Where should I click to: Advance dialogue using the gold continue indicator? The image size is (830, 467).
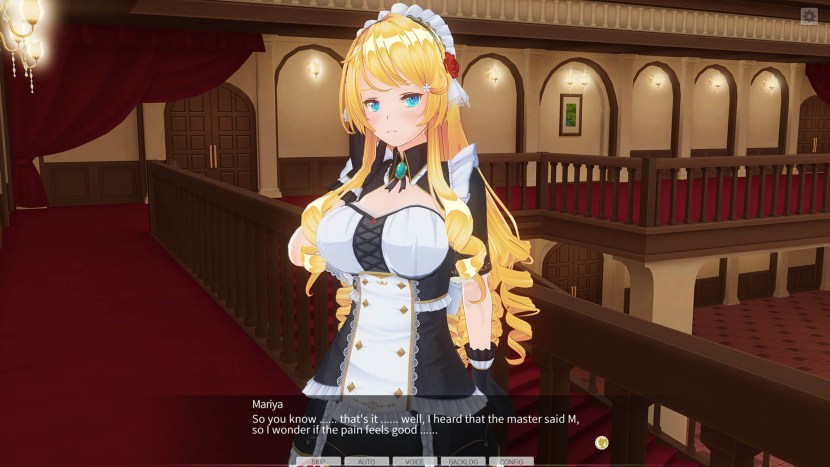point(601,442)
